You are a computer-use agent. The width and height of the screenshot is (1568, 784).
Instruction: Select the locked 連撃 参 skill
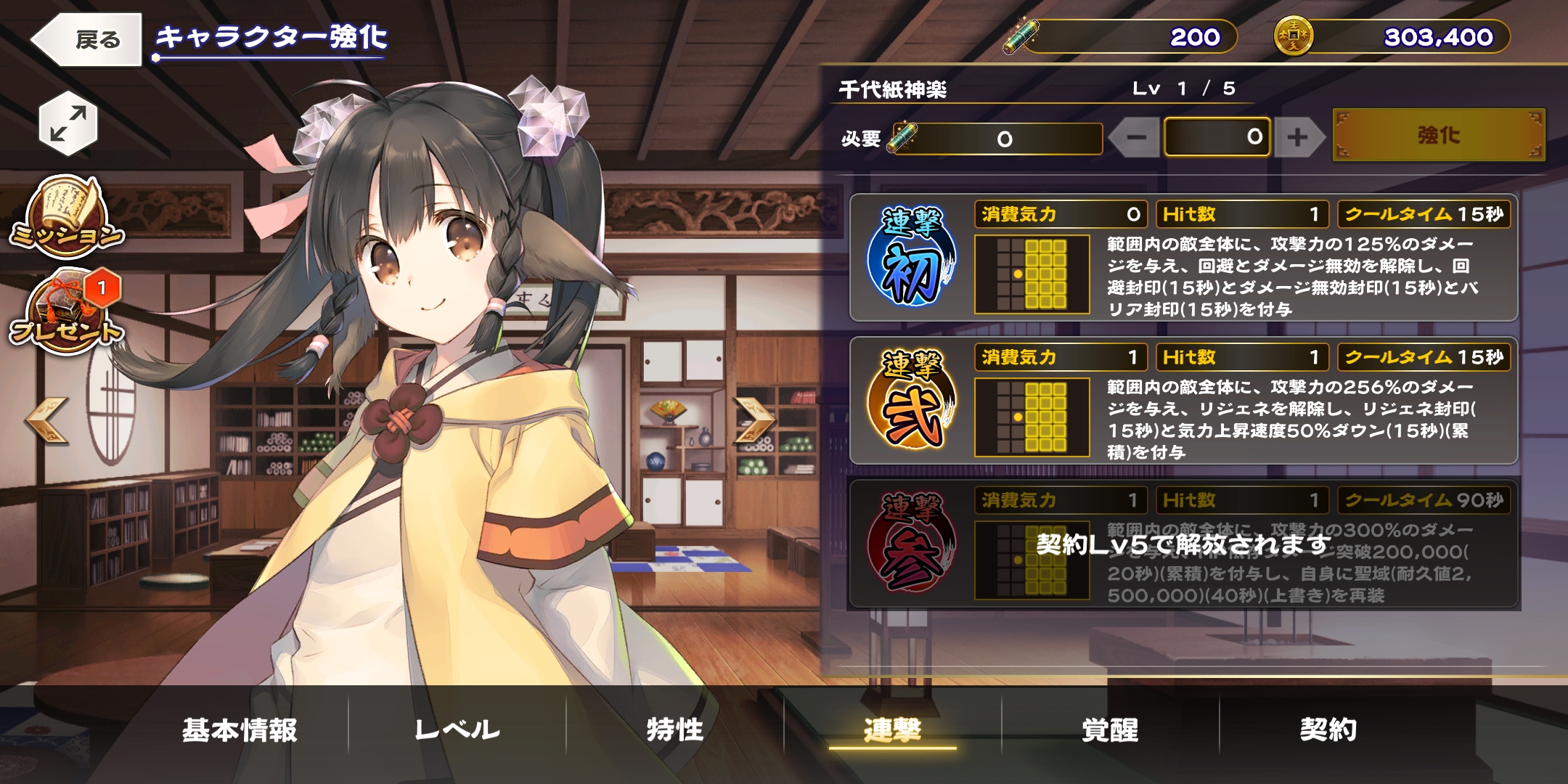[x=912, y=544]
